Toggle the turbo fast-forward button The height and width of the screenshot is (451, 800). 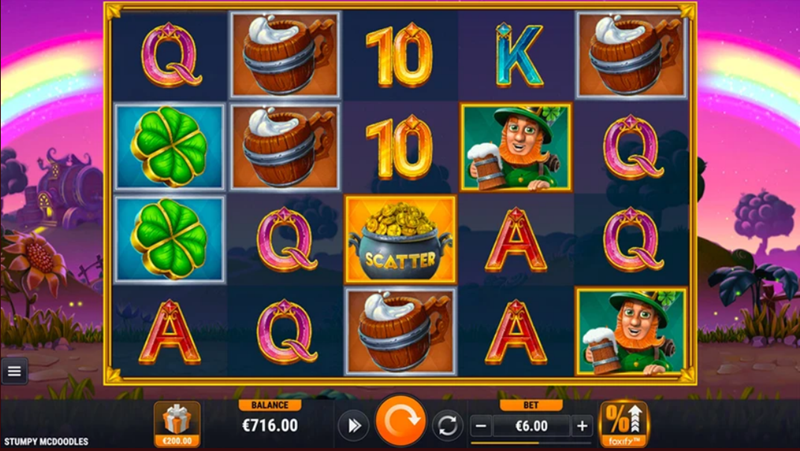point(351,425)
